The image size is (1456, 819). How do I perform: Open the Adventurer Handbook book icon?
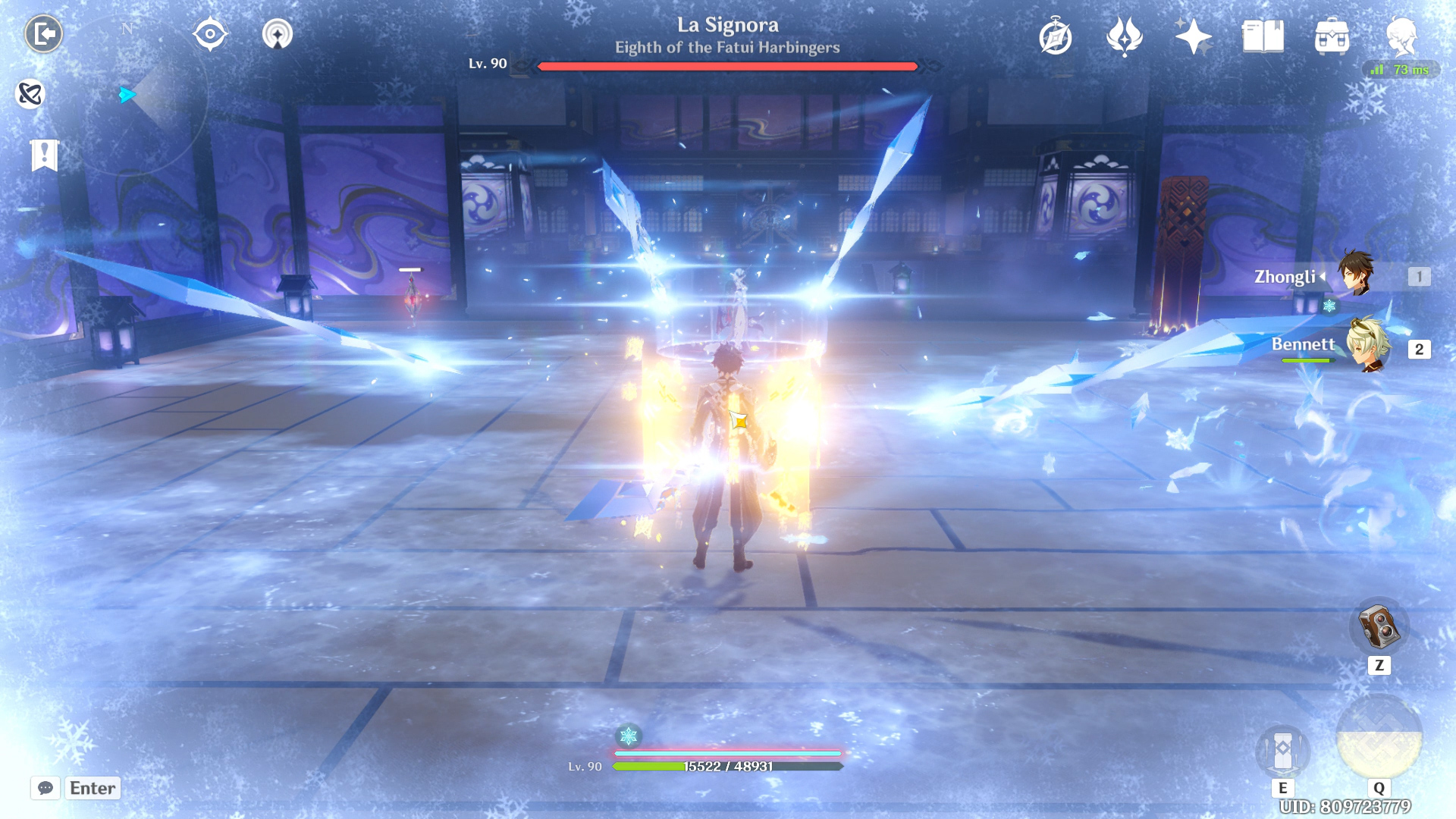coord(1263,36)
